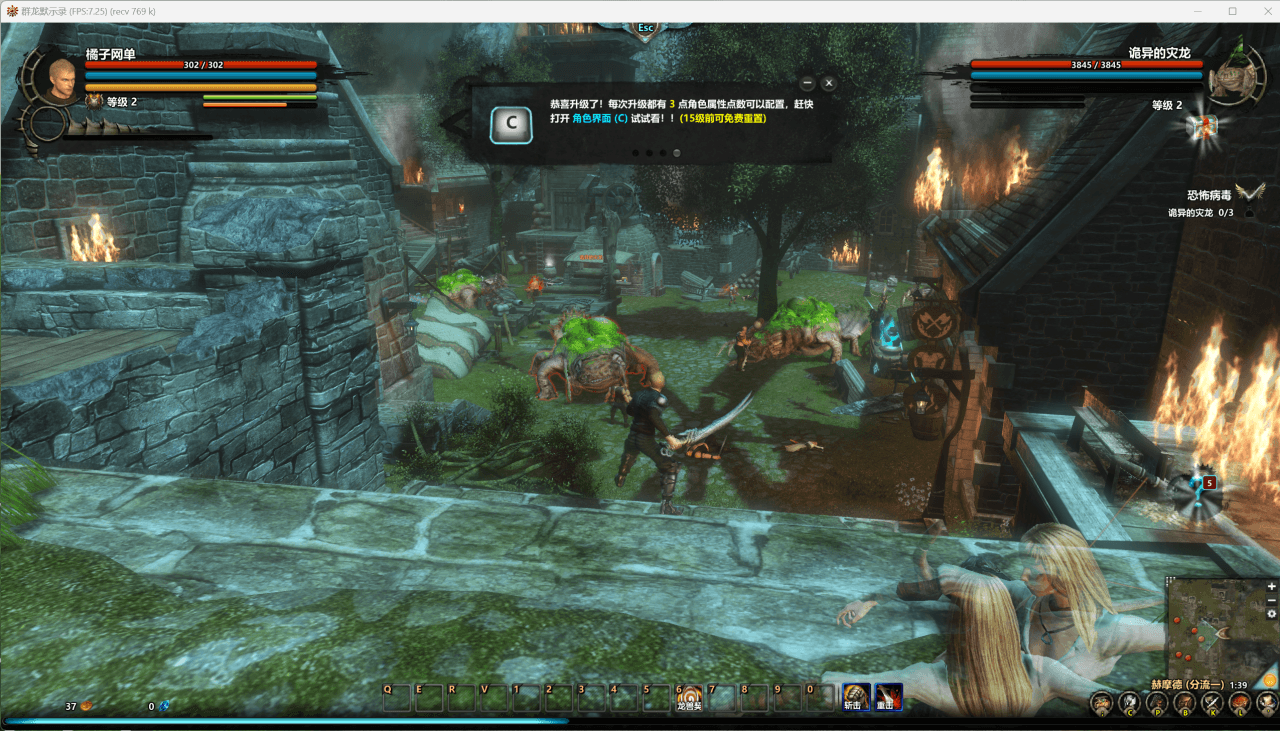Click the 恐怖病毒 quest tracker
Viewport: 1280px width, 731px height.
[1209, 194]
